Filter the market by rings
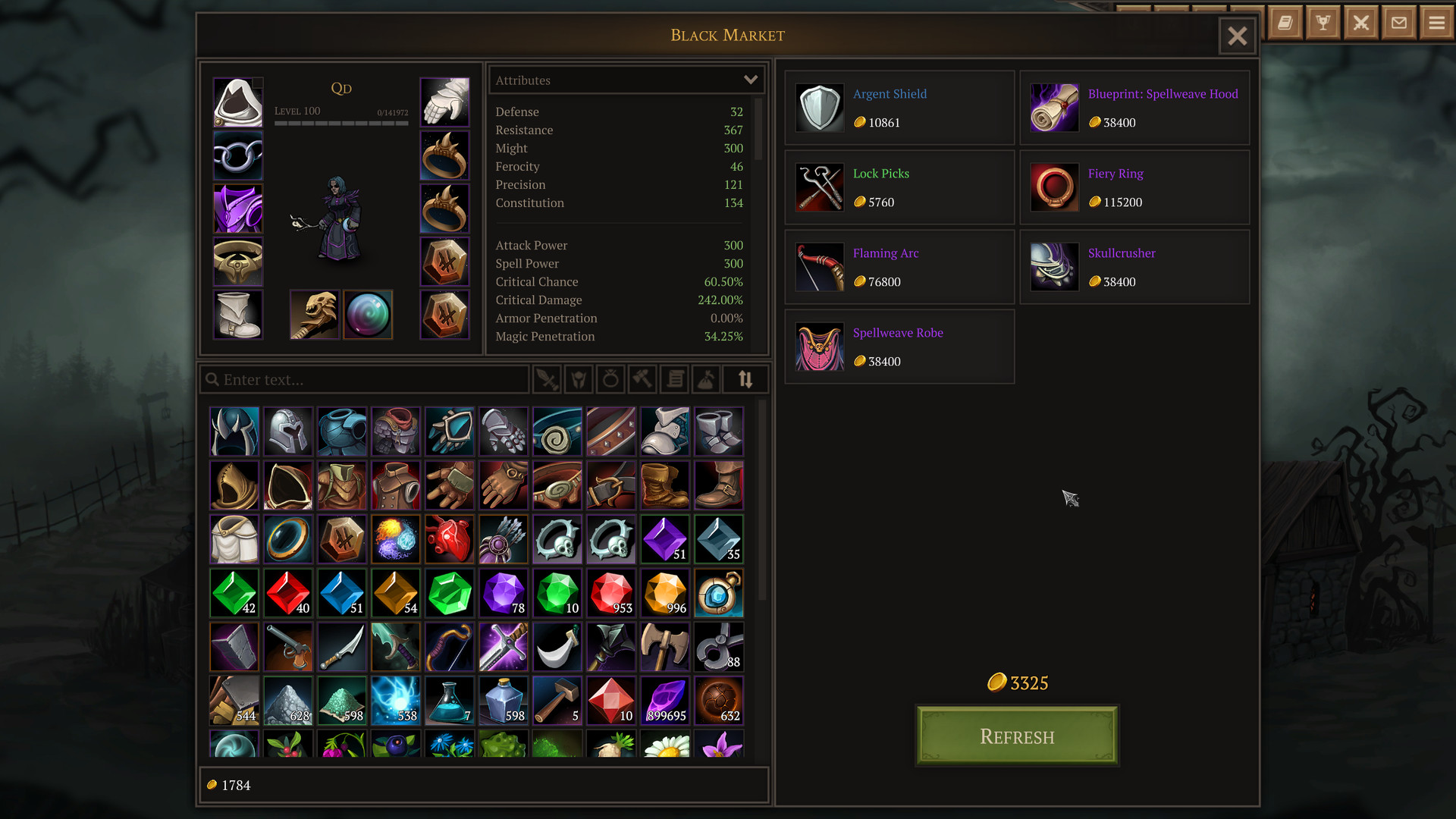 (x=610, y=379)
